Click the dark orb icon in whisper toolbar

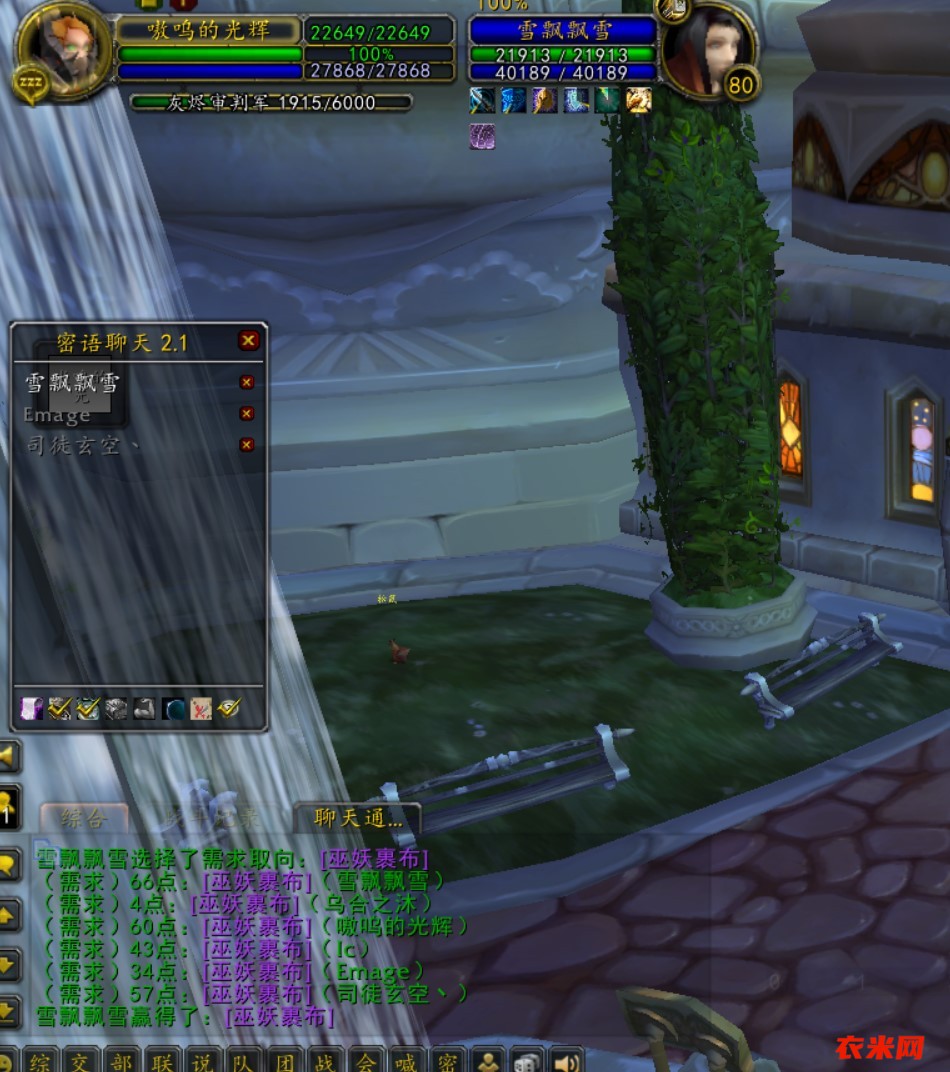(173, 709)
